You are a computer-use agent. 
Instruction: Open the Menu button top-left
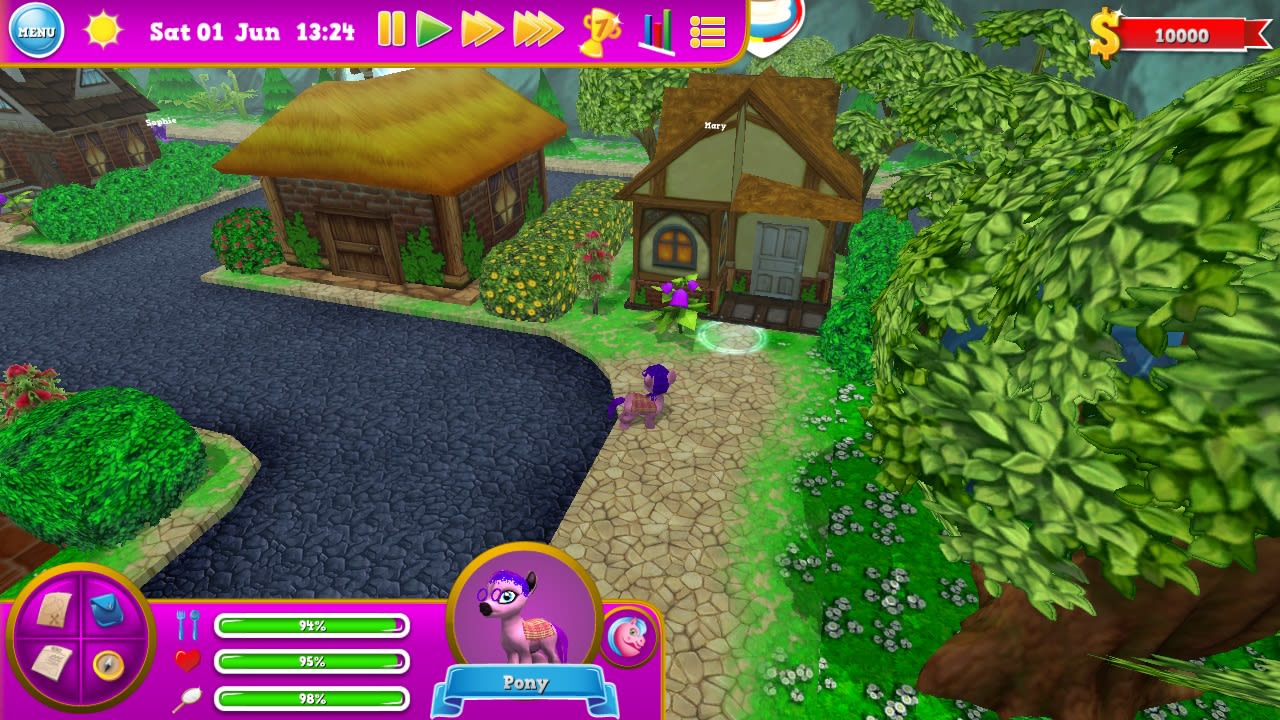(36, 30)
